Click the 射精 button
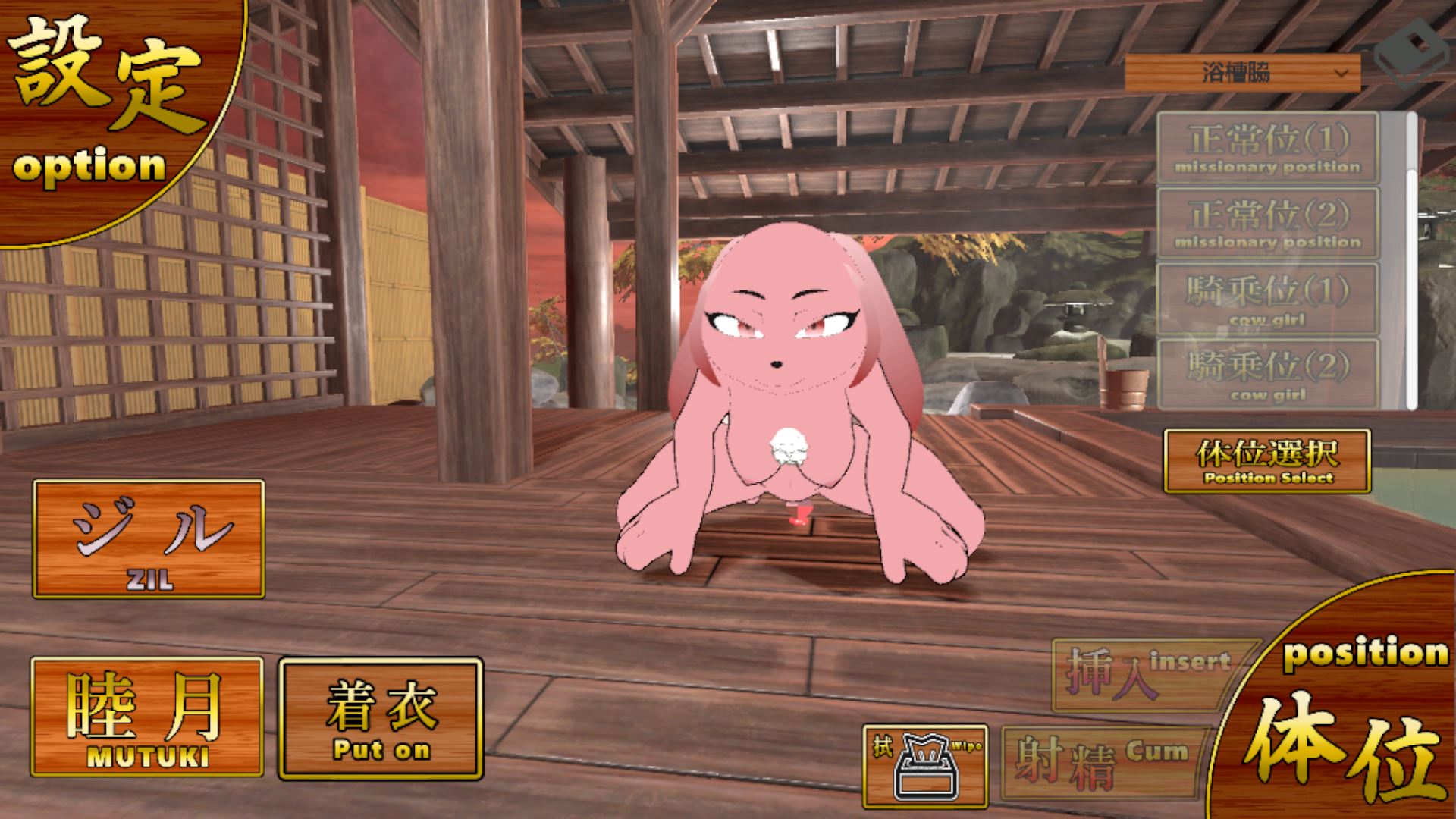The width and height of the screenshot is (1456, 819). [1103, 762]
